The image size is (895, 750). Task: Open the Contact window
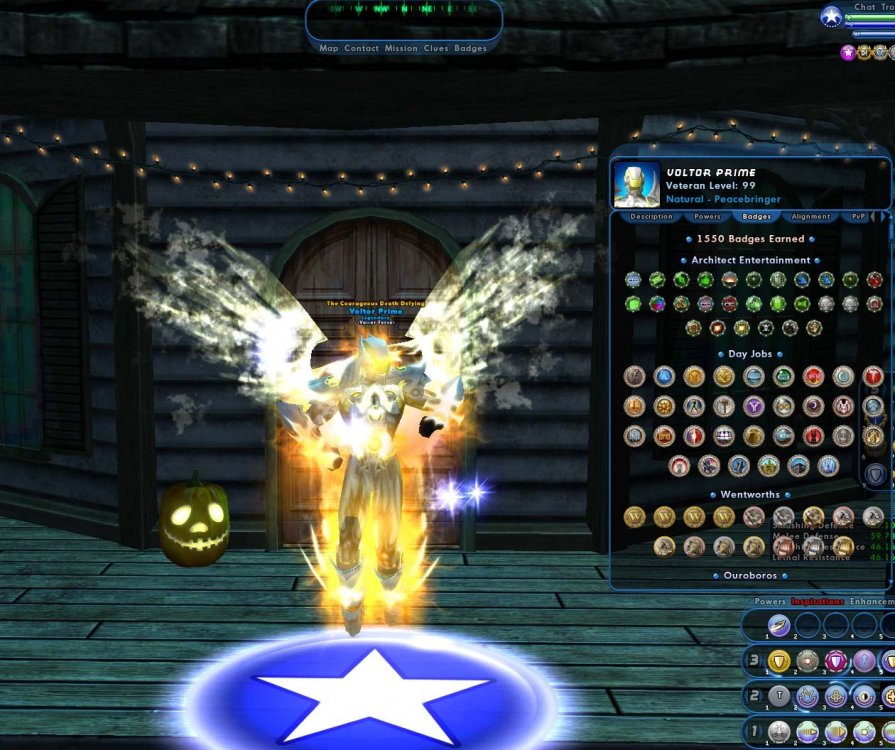[x=361, y=48]
